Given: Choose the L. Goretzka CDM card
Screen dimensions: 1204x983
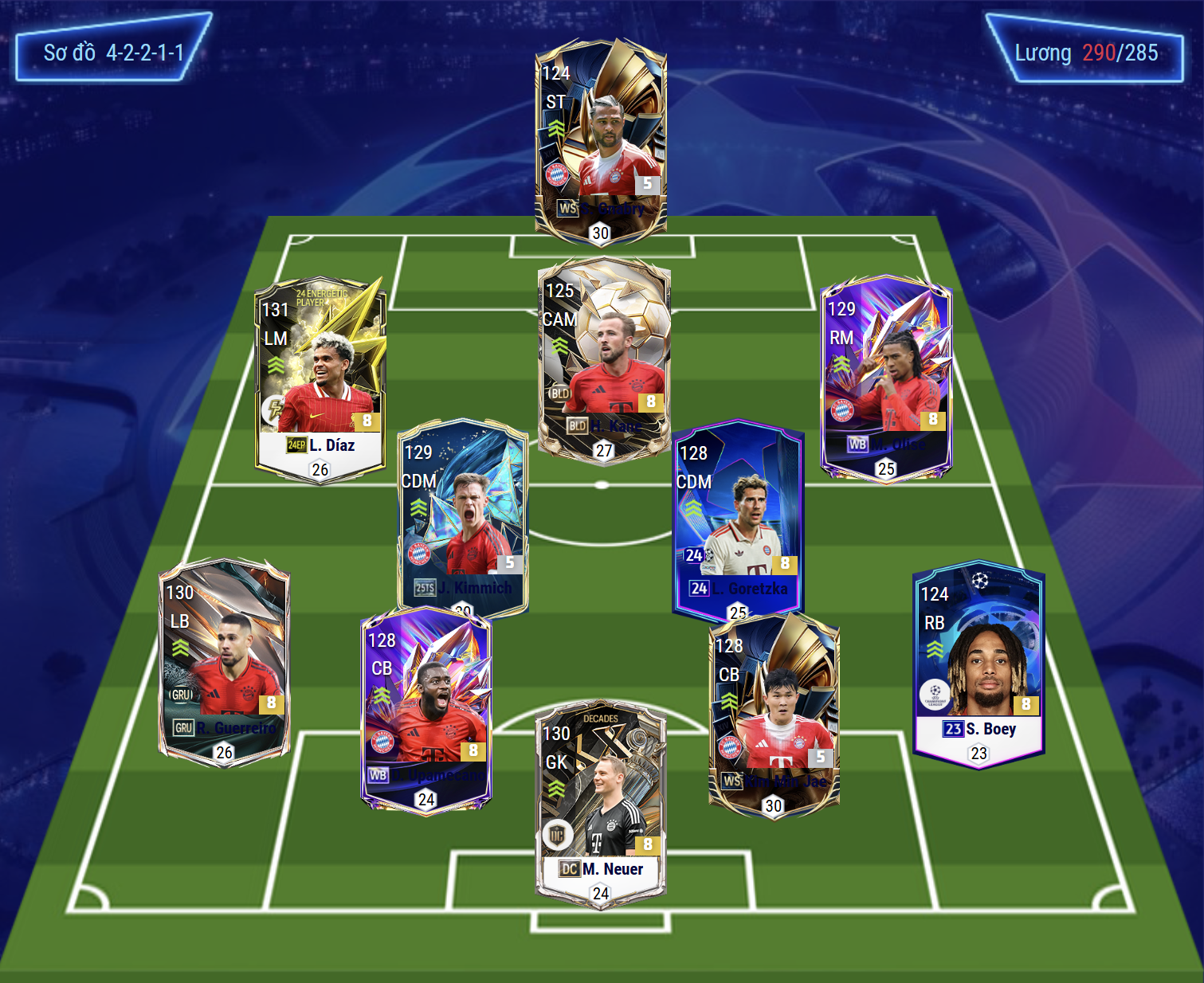Looking at the screenshot, I should tap(738, 518).
